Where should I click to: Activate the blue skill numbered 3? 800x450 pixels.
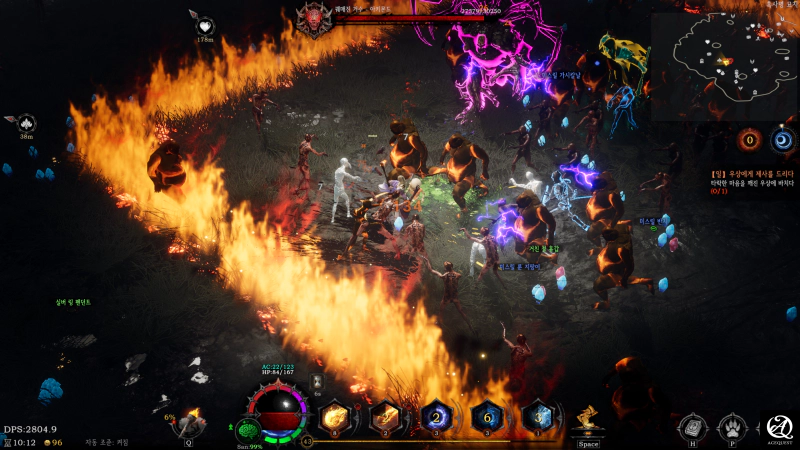point(538,416)
